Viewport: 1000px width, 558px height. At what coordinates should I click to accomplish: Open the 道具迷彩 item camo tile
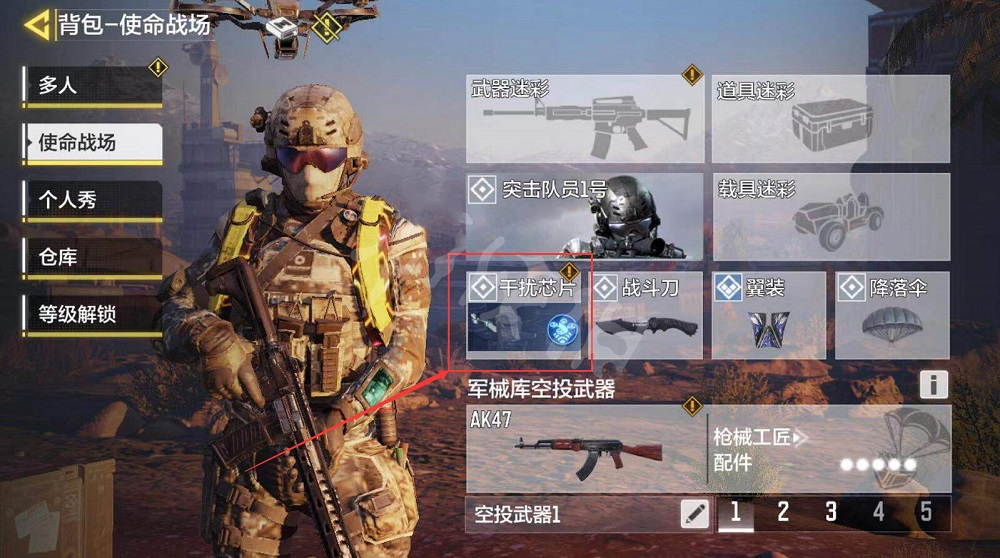(x=831, y=118)
